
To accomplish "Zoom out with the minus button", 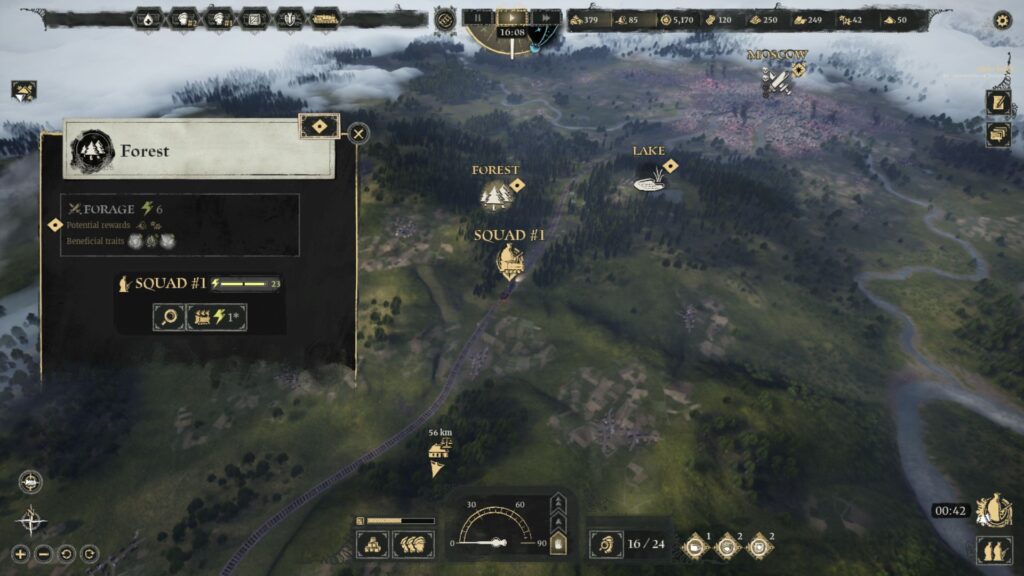I will pyautogui.click(x=43, y=553).
